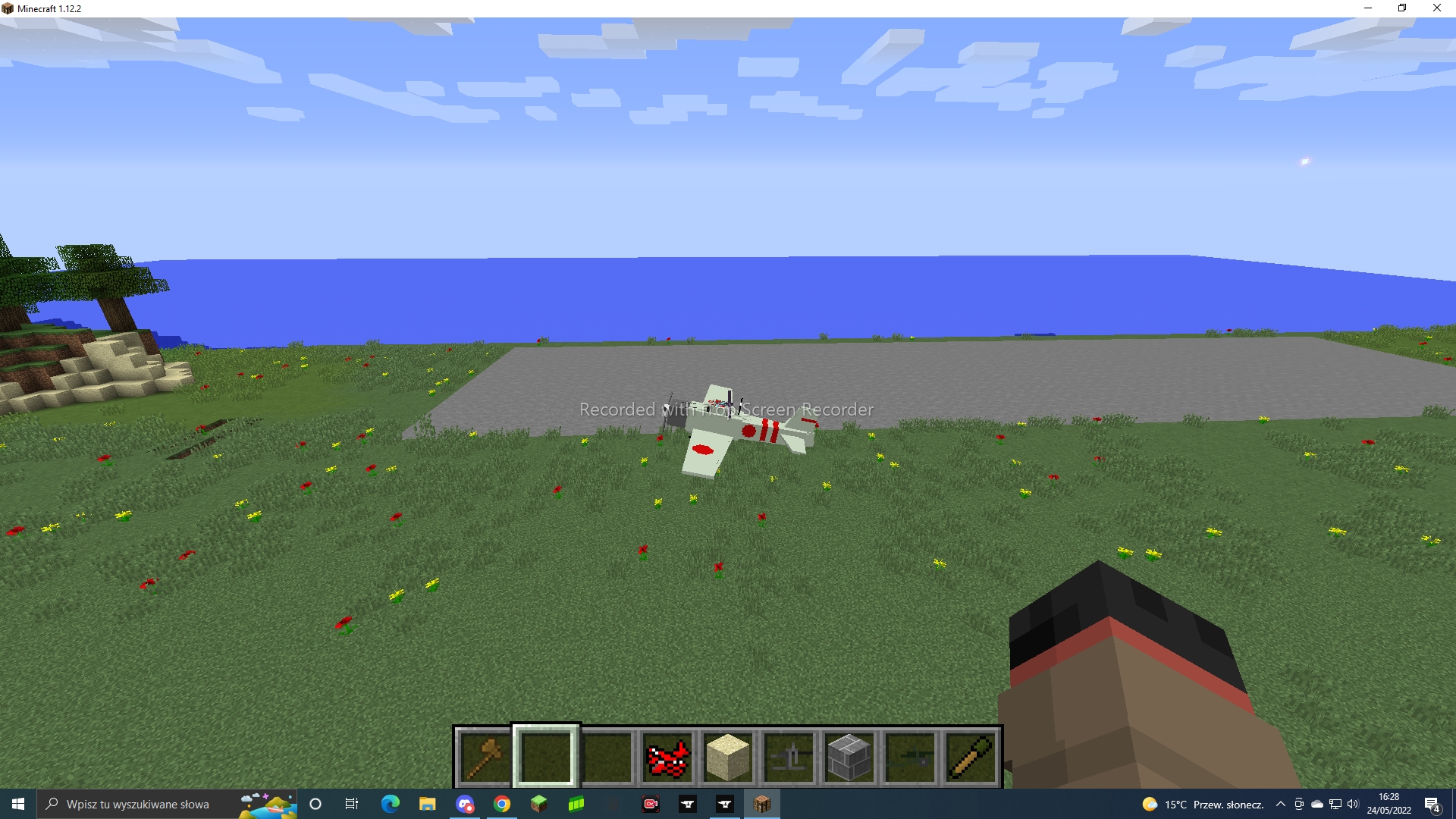This screenshot has width=1456, height=819.
Task: Select the sand block in the hotbar
Action: (x=727, y=756)
